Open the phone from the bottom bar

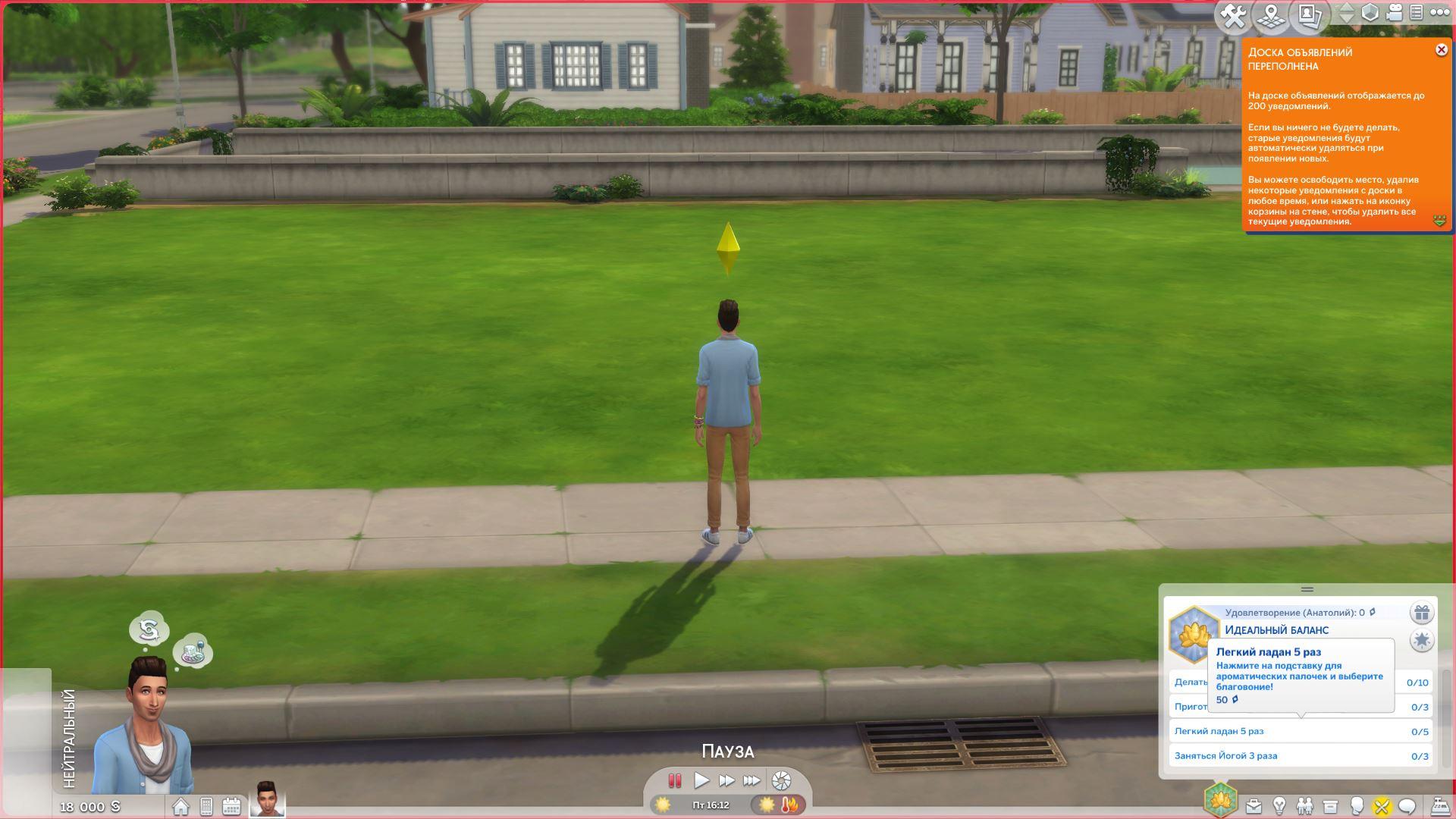206,806
